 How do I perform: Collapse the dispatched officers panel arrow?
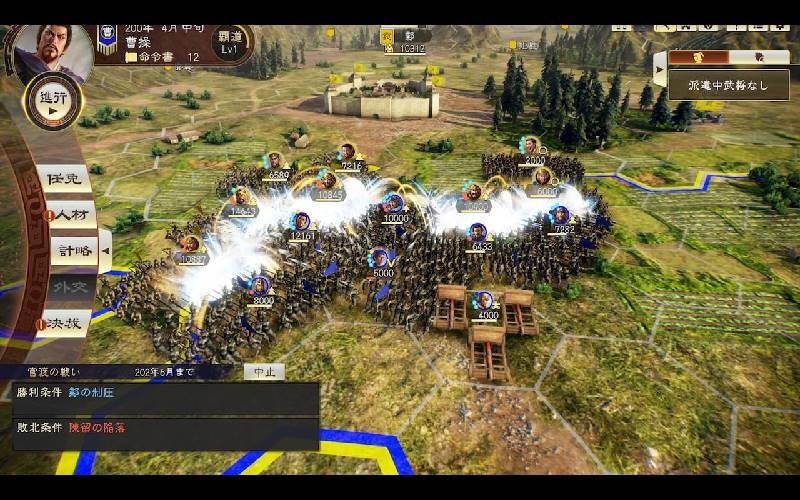pyautogui.click(x=659, y=69)
